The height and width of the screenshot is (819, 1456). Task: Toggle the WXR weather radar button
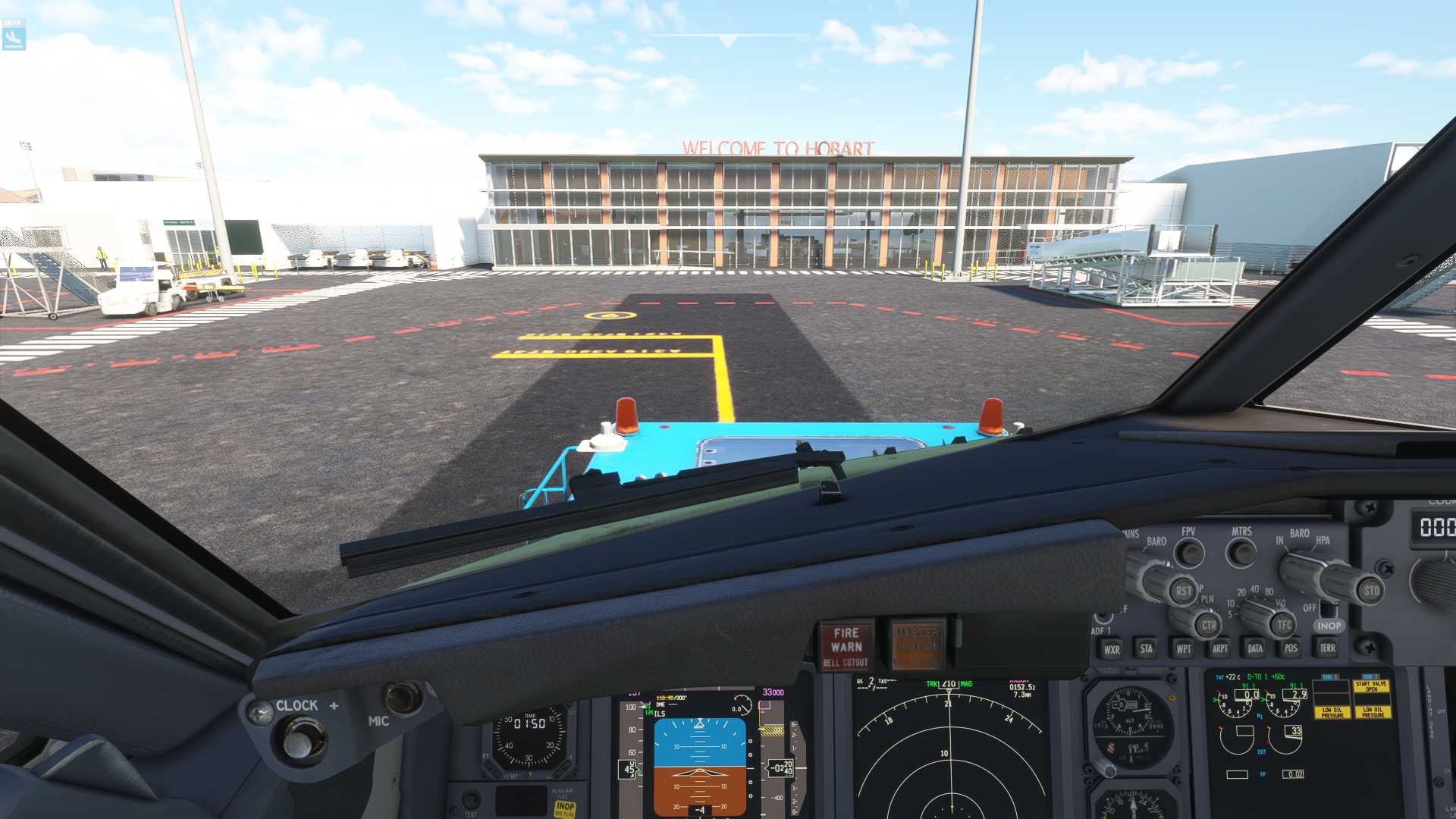(x=1112, y=649)
